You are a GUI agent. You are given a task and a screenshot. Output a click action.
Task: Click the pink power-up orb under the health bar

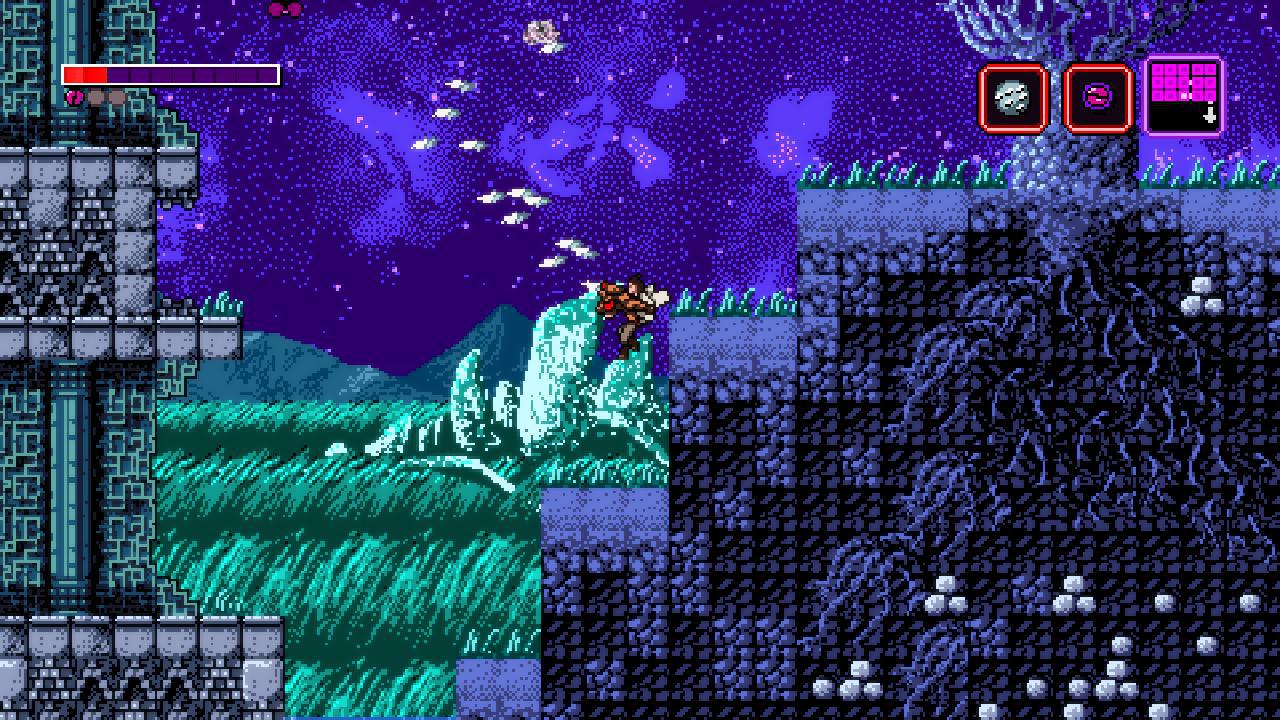[73, 97]
